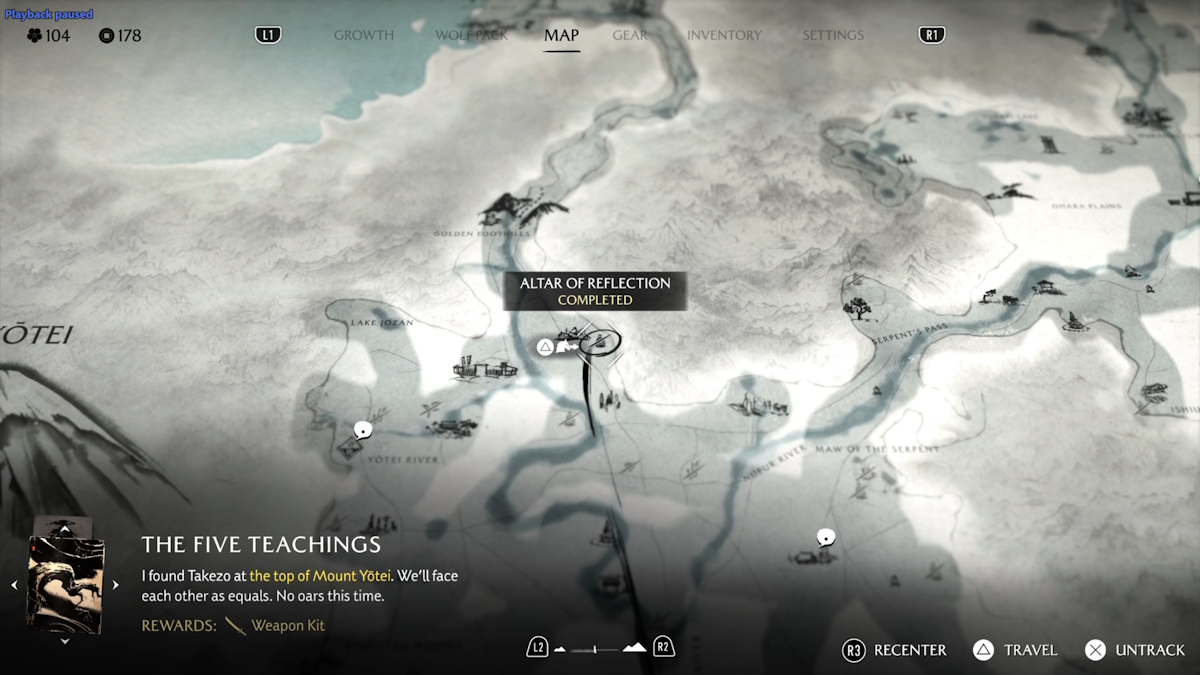Switch to the Growth tab

coord(364,35)
